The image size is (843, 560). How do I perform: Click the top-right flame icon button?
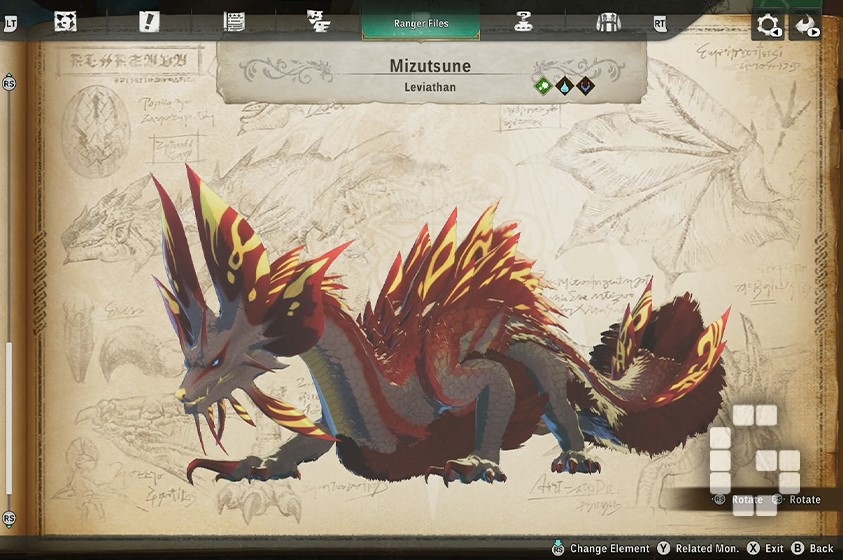point(806,25)
